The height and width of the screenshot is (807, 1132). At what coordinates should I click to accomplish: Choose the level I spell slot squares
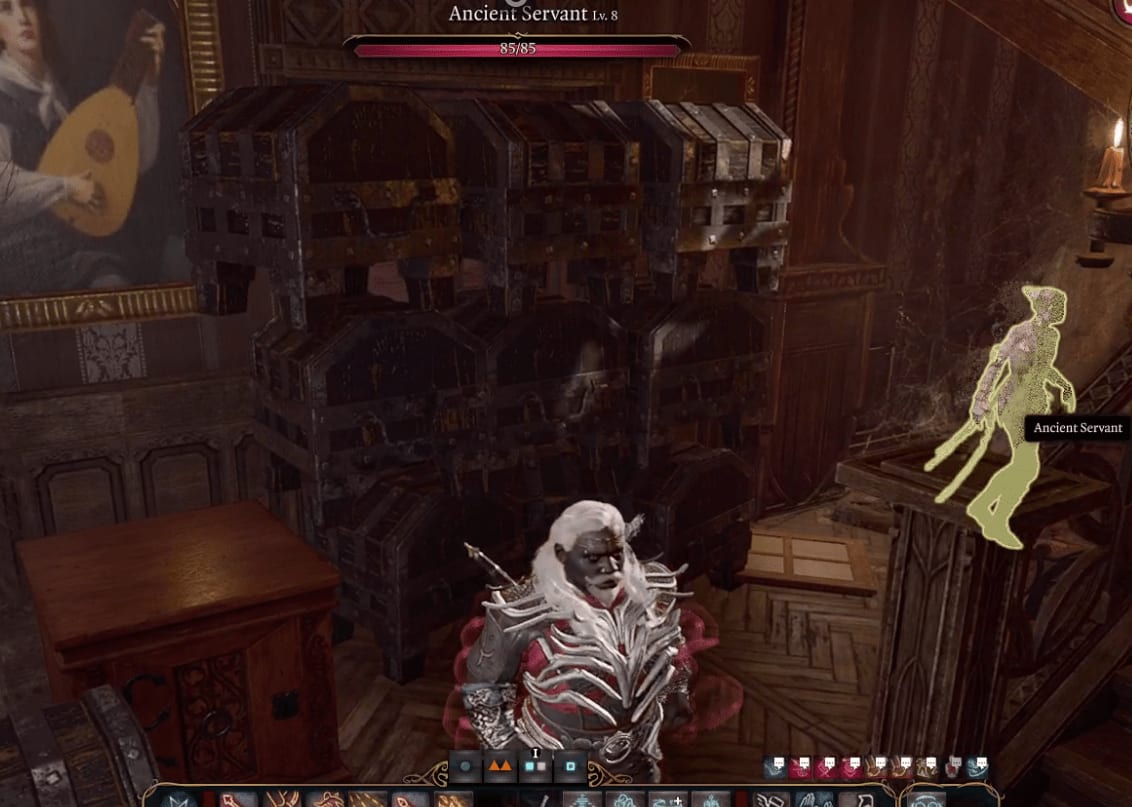[x=535, y=768]
